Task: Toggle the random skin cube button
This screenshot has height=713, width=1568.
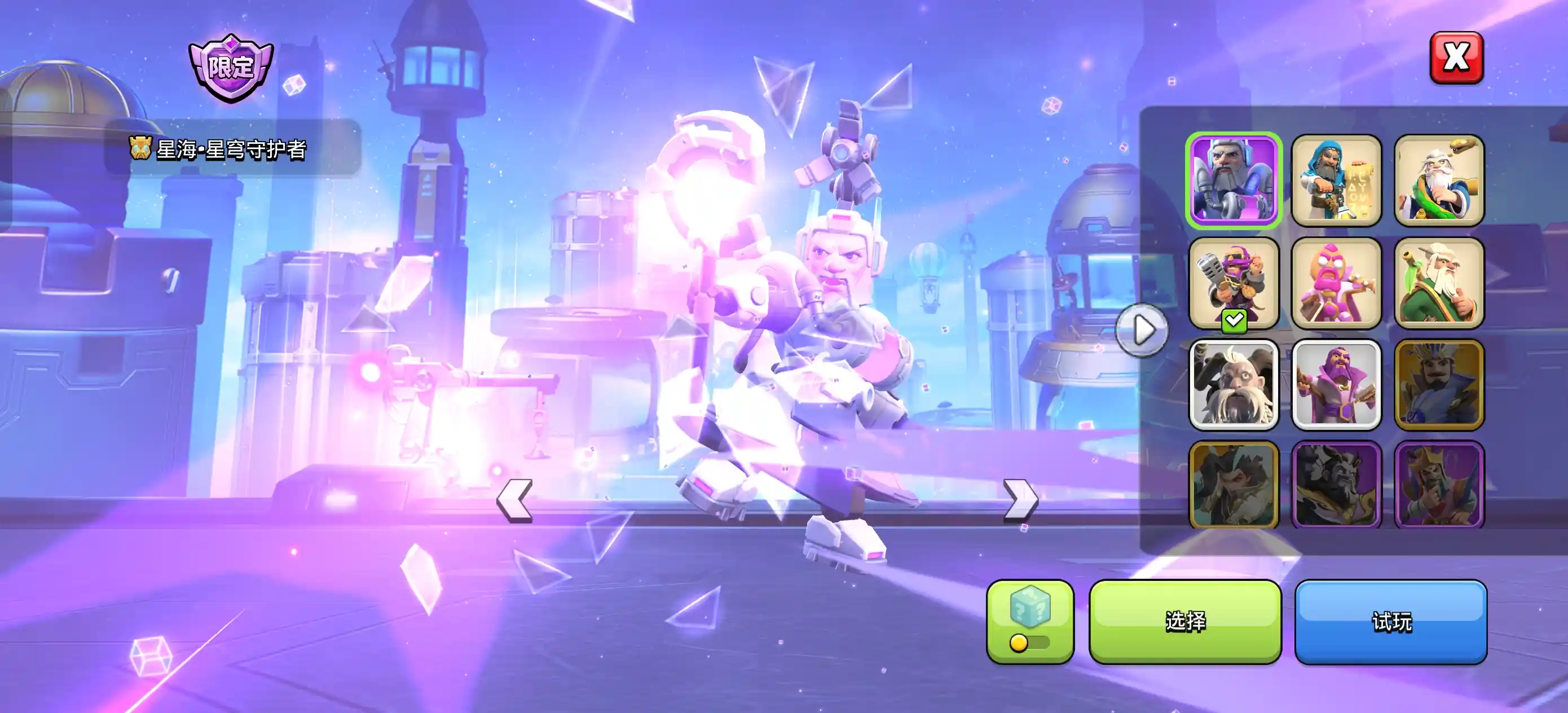Action: [1030, 621]
